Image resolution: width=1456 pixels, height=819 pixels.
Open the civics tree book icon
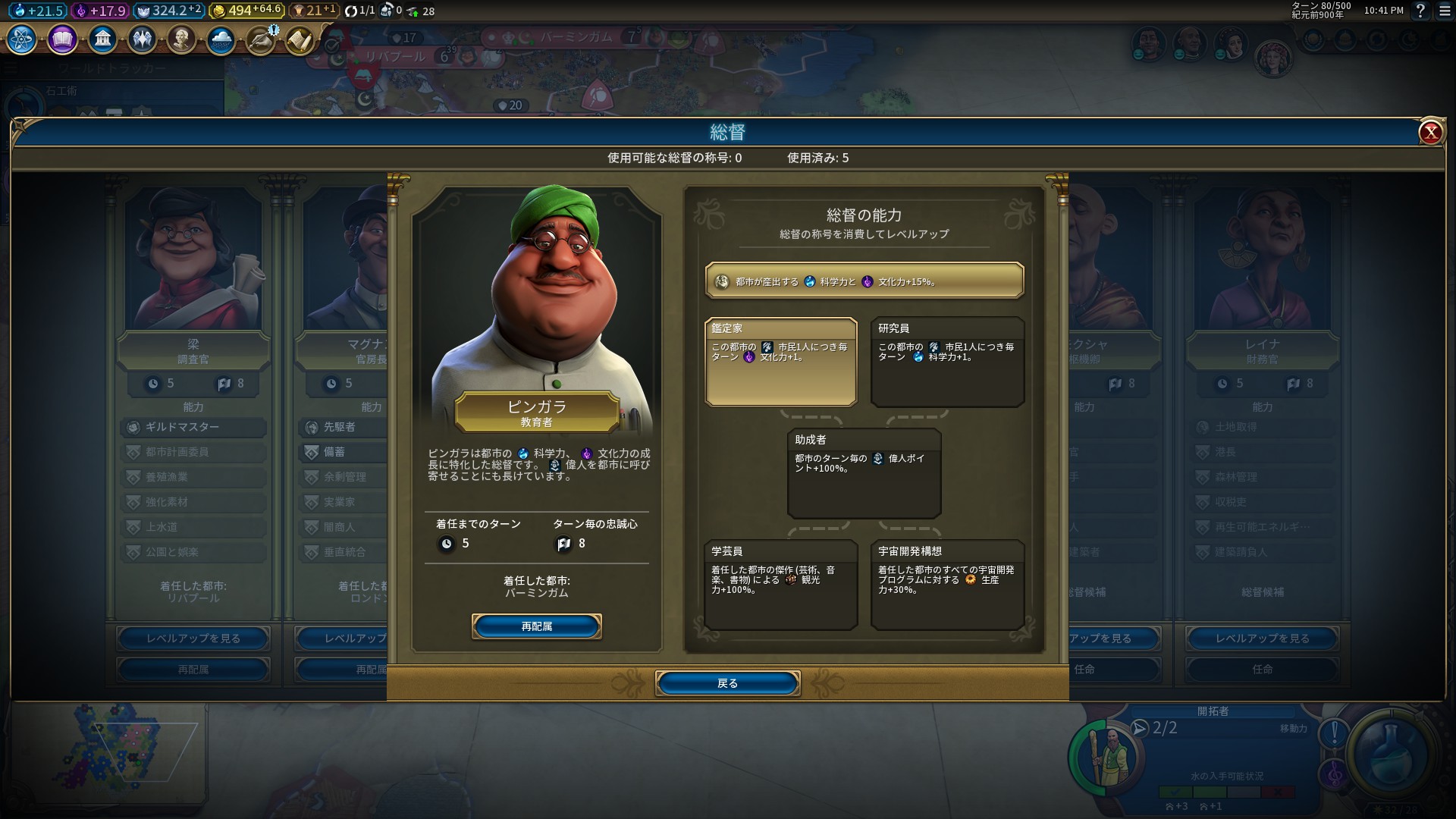coord(62,39)
